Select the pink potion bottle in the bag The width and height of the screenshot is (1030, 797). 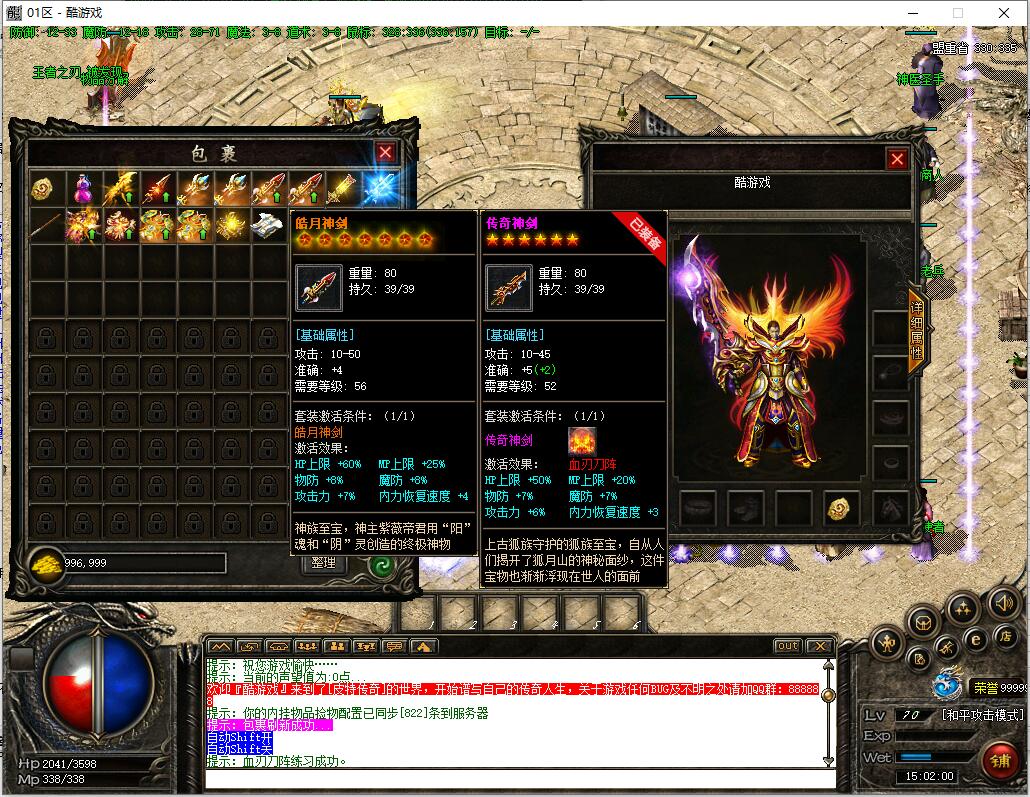[x=84, y=187]
